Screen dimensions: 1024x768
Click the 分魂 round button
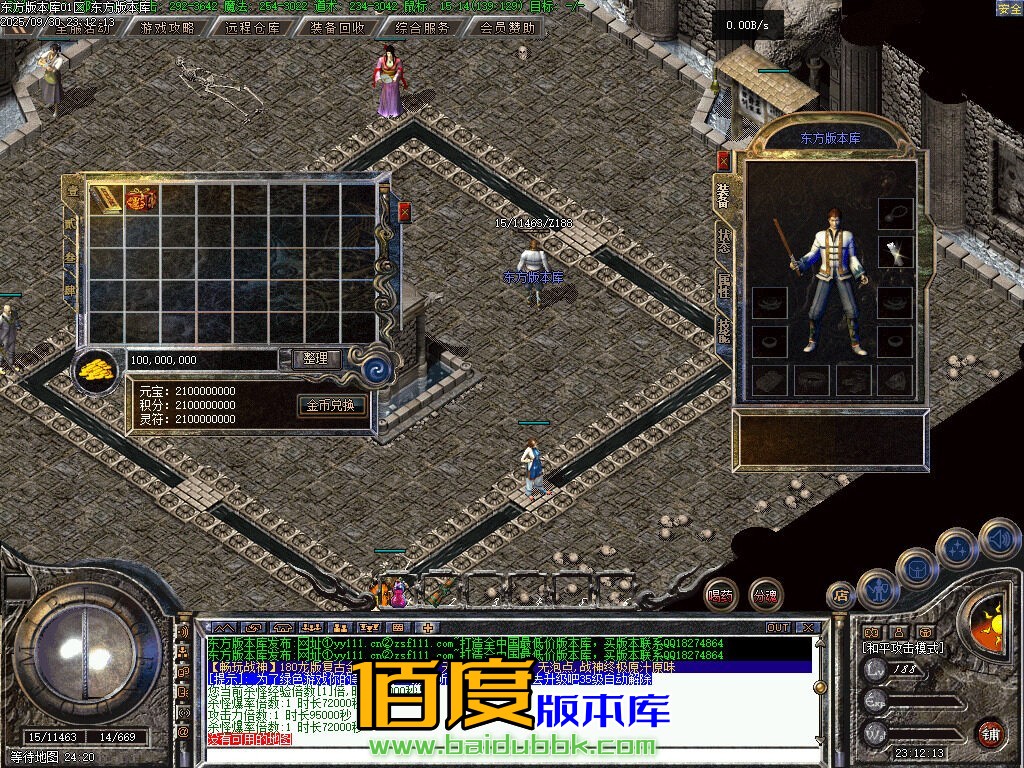pyautogui.click(x=766, y=595)
